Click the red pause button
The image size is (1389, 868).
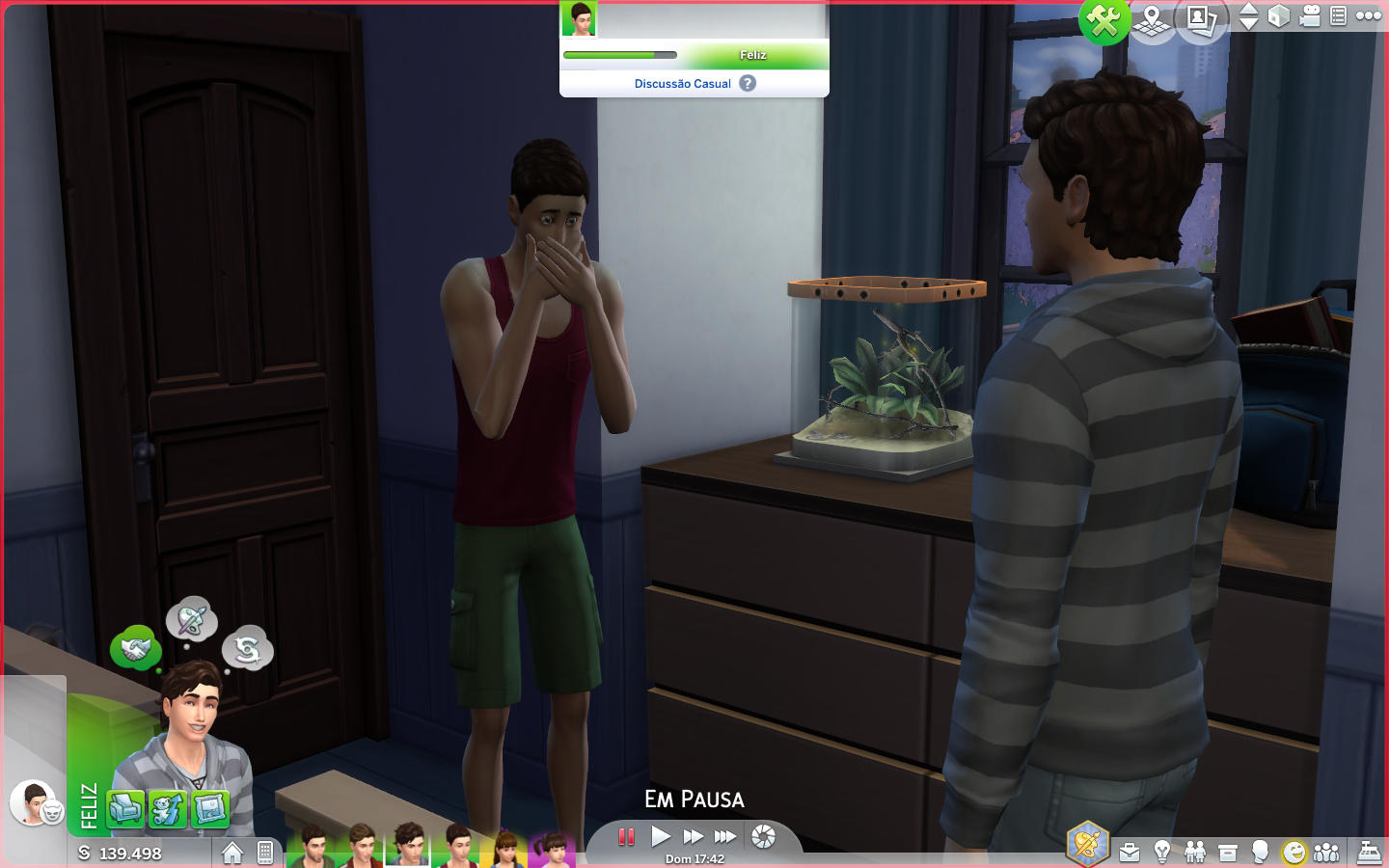(626, 836)
